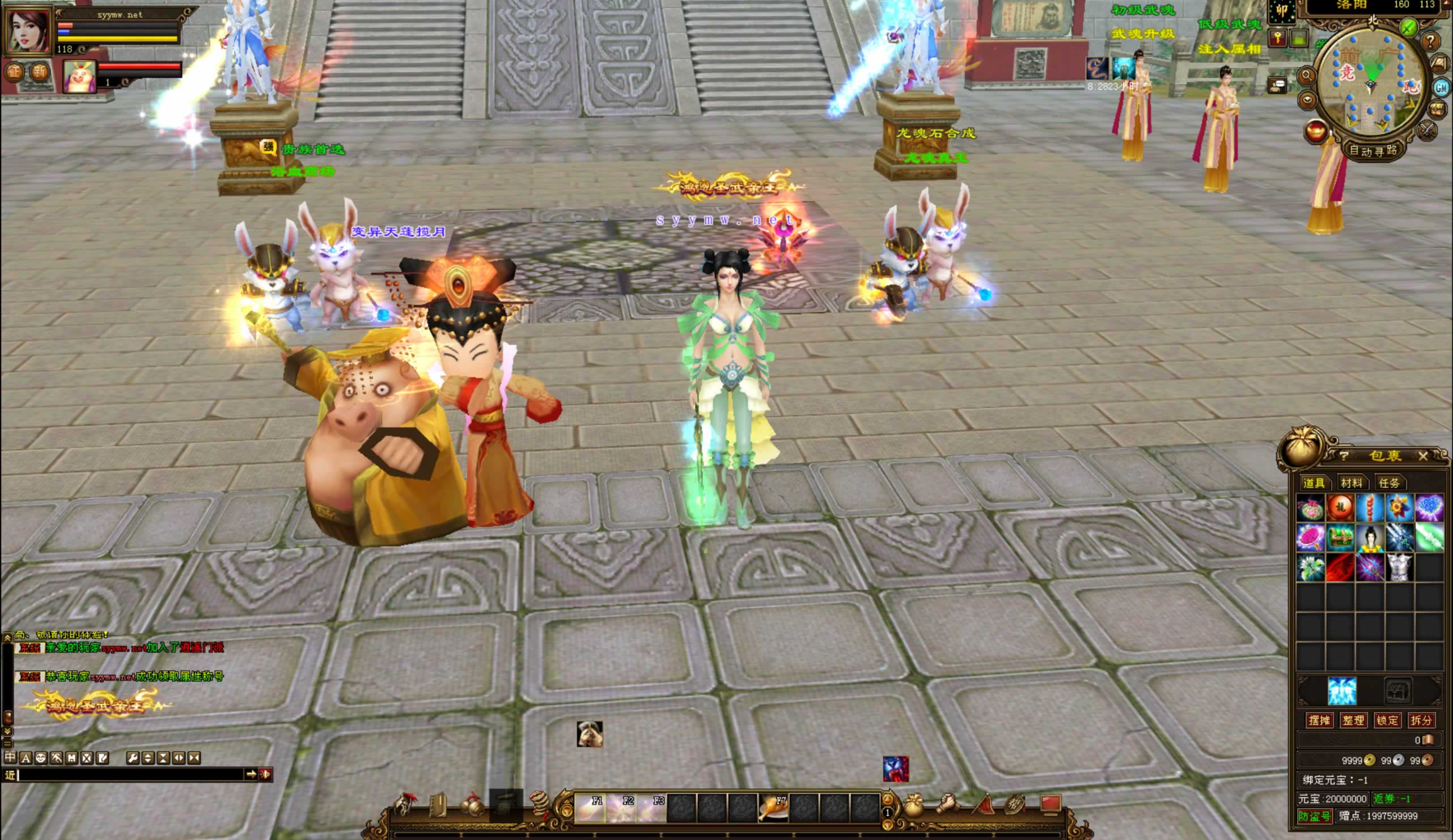The image size is (1453, 840).
Task: Switch to the 材料 materials tab
Action: point(1351,482)
